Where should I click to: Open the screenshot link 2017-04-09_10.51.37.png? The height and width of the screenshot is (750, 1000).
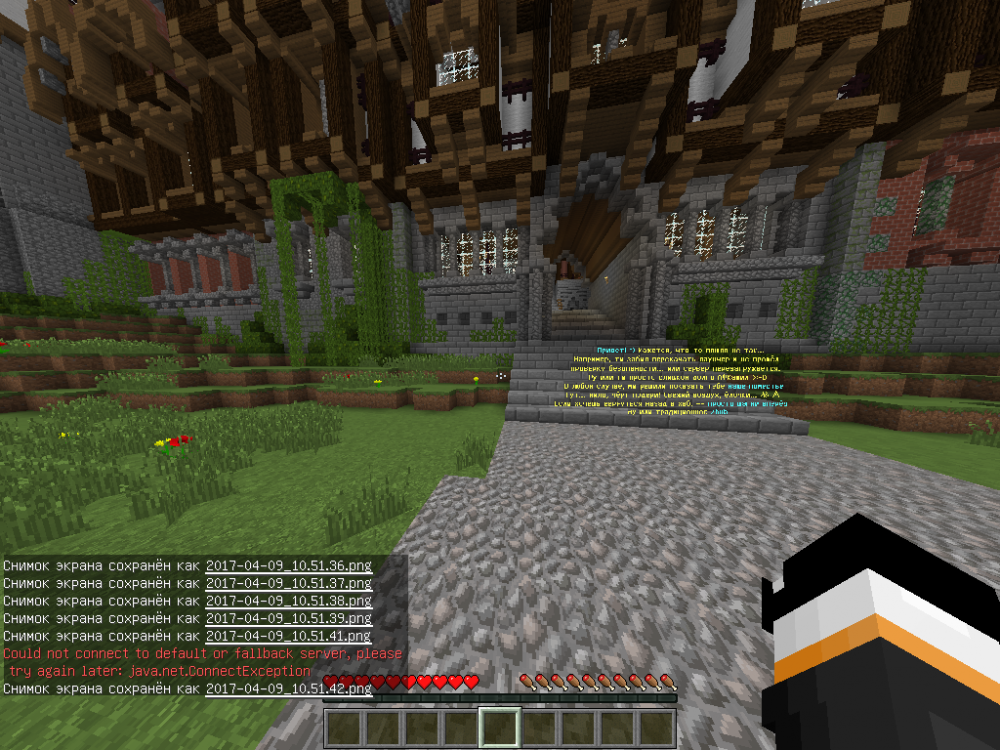point(288,583)
